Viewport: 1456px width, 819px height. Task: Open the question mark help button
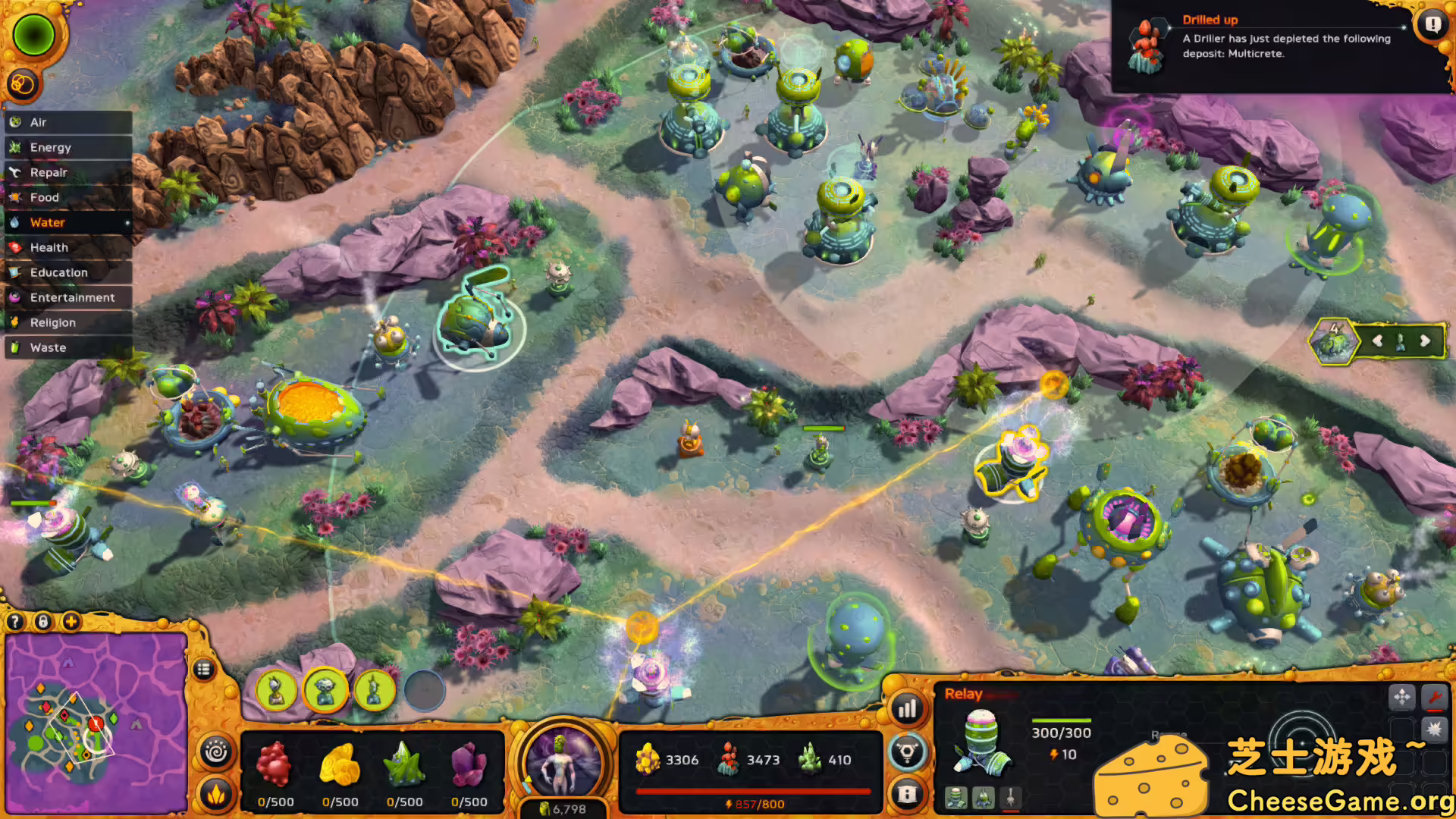[x=14, y=622]
